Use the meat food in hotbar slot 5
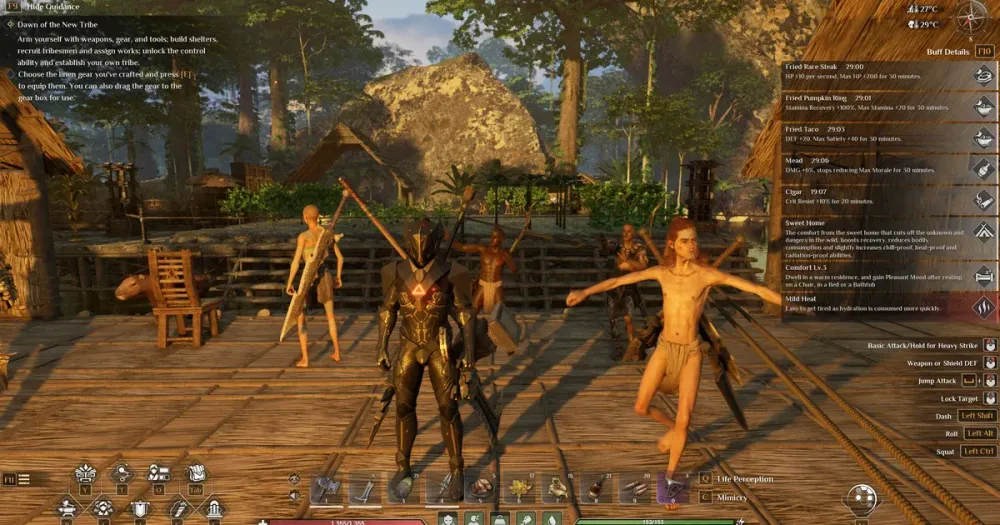The width and height of the screenshot is (1000, 525). (x=480, y=487)
